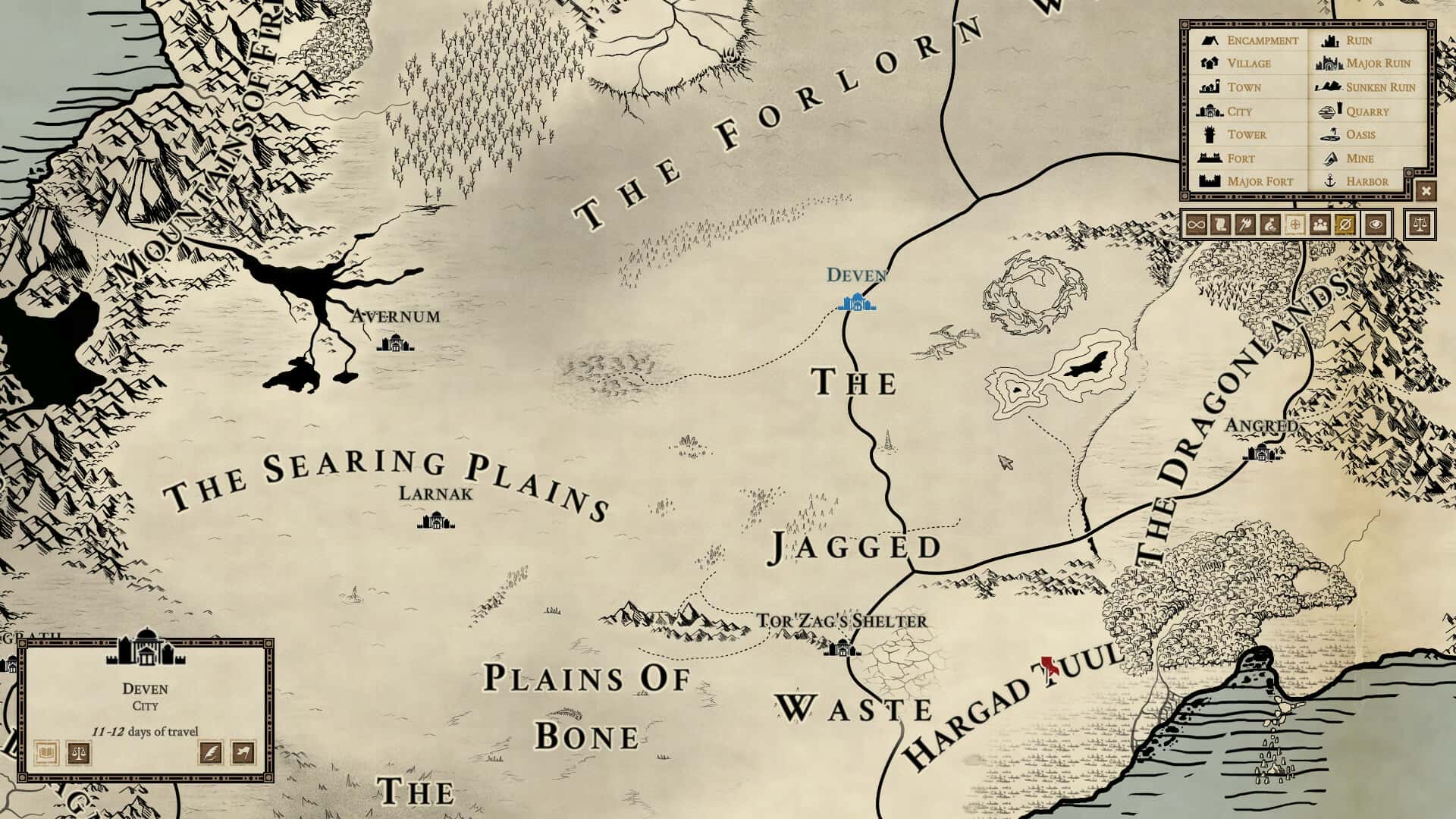Open the codex book icon in Deven's panel
Image resolution: width=1456 pixels, height=819 pixels.
click(x=47, y=754)
